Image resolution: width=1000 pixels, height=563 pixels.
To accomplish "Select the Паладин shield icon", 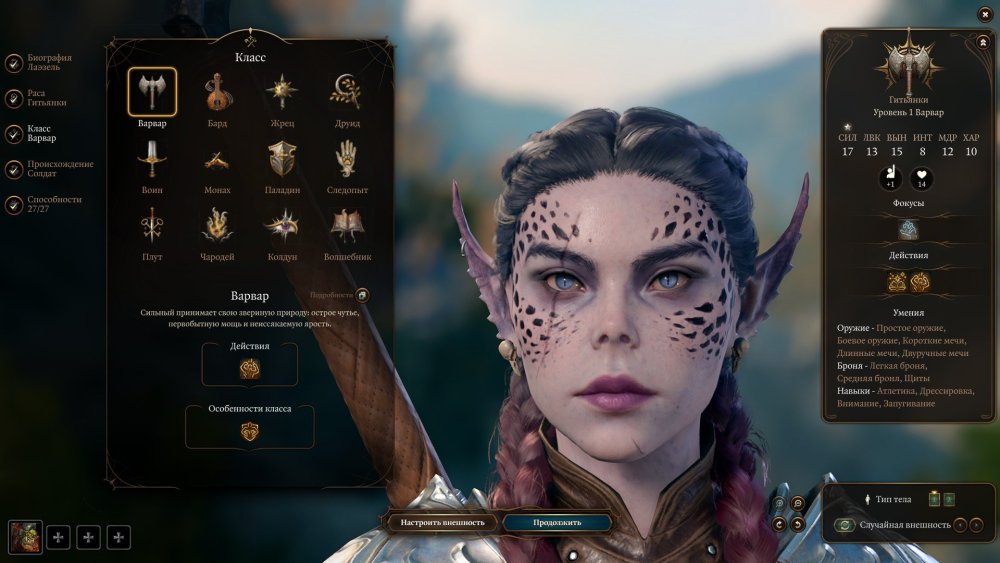I will pos(281,159).
